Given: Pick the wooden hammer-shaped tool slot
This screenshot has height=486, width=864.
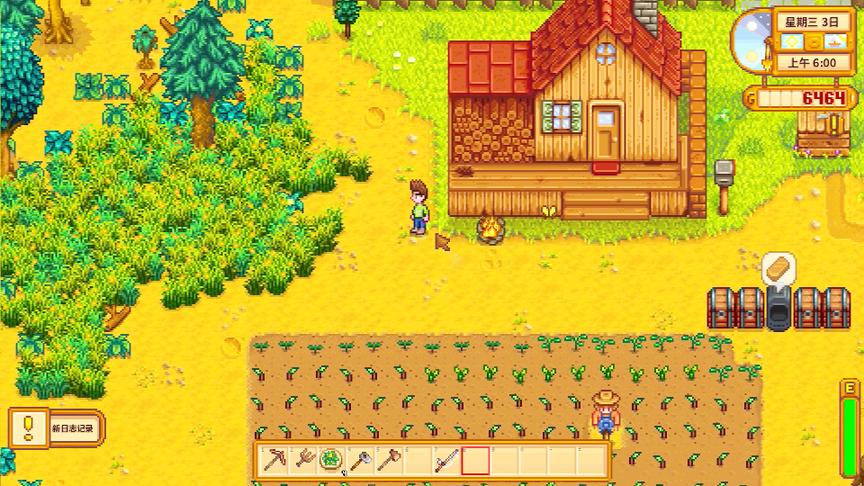Looking at the screenshot, I should coord(388,461).
